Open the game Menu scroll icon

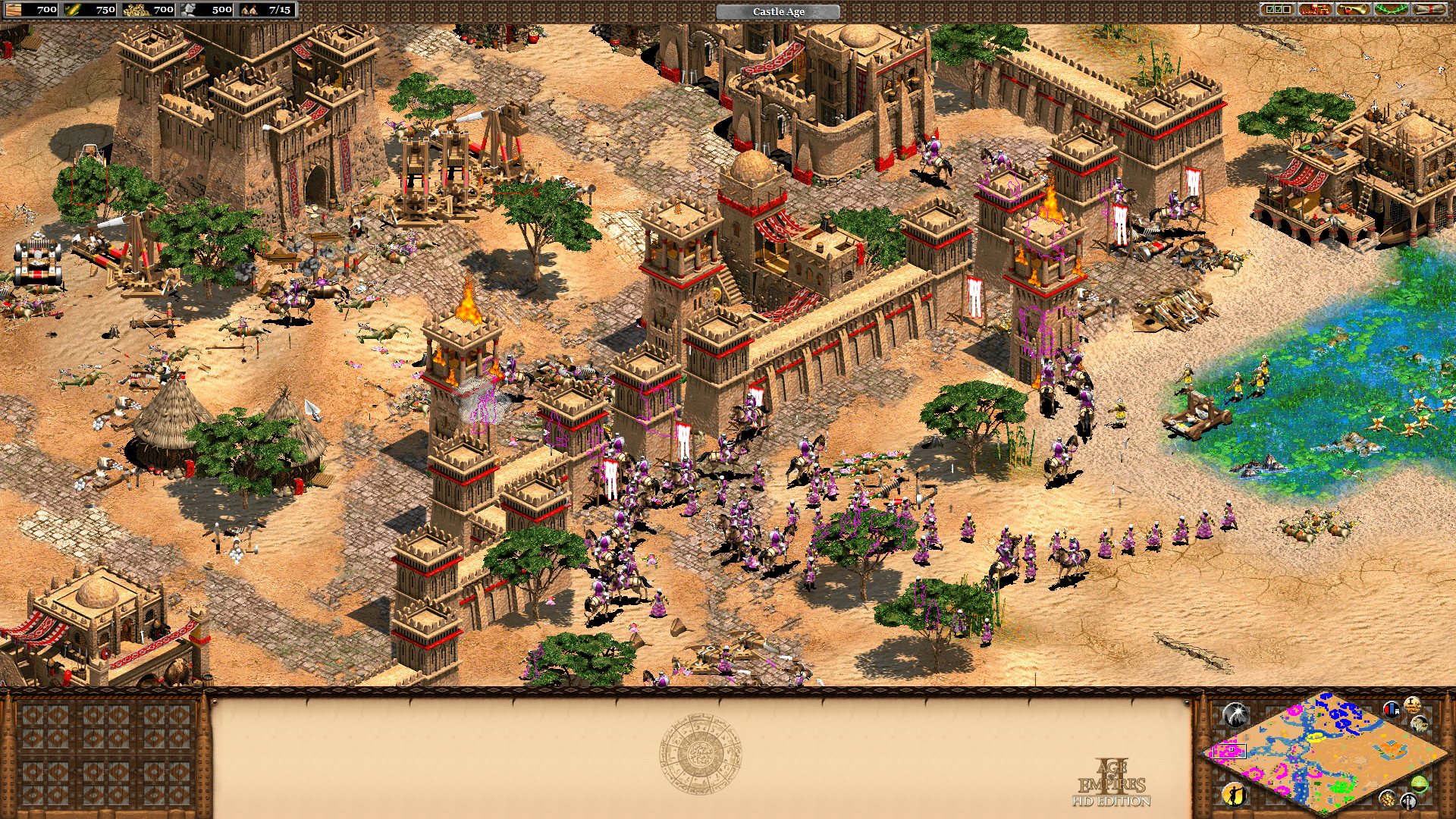(1429, 10)
